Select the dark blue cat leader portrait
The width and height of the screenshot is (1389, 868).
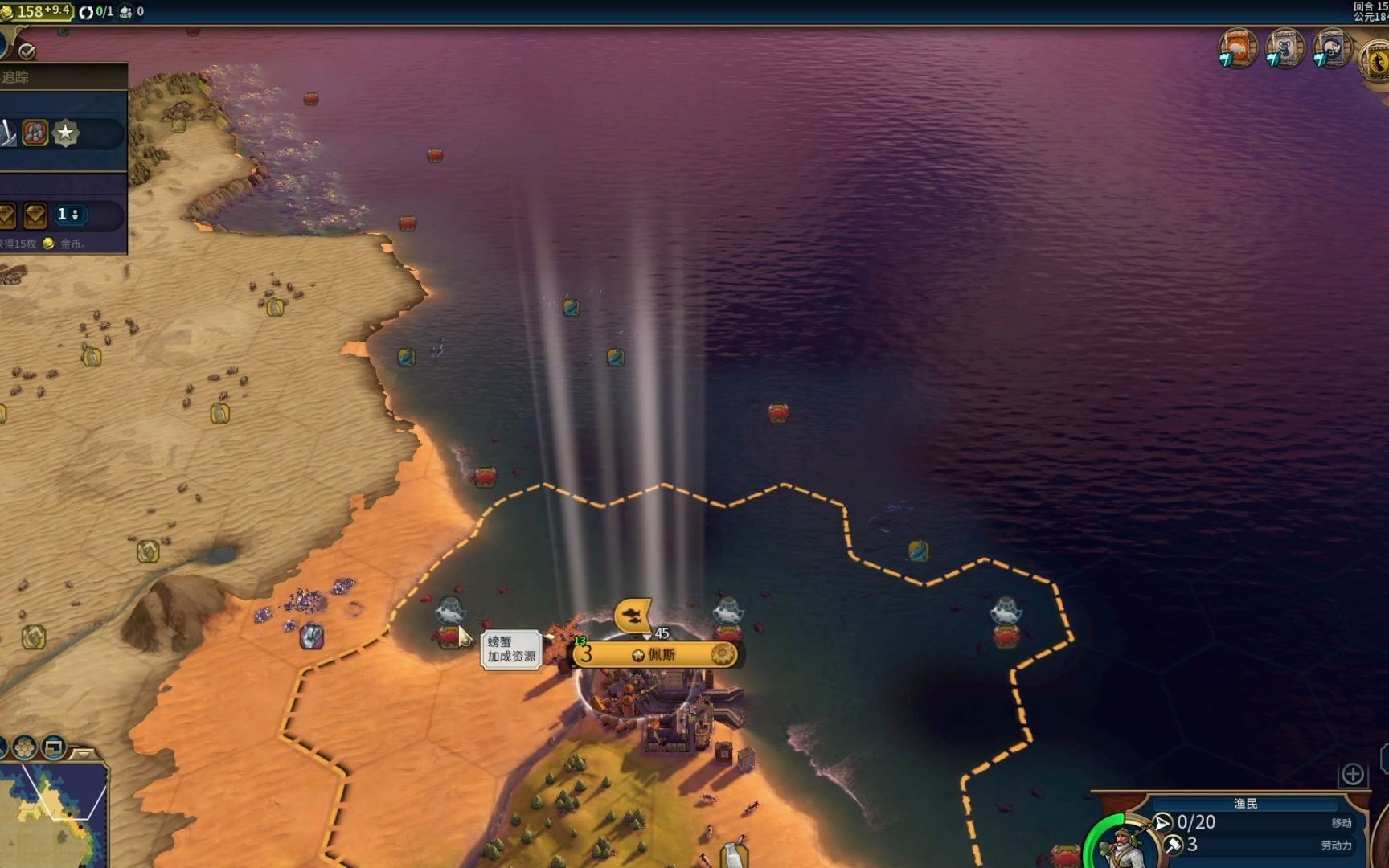click(x=1331, y=48)
